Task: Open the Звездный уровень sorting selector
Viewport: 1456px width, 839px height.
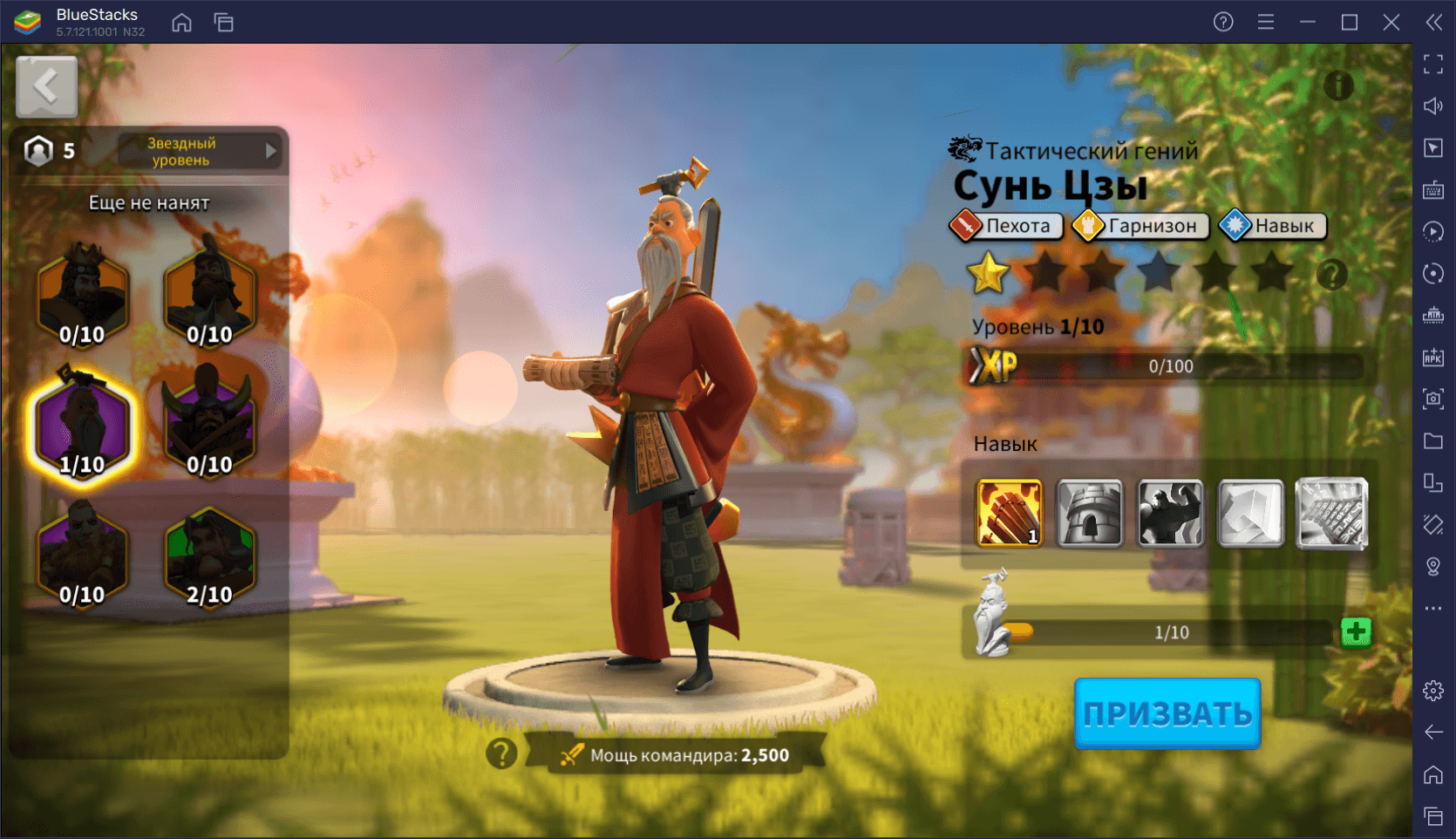Action: (x=201, y=151)
